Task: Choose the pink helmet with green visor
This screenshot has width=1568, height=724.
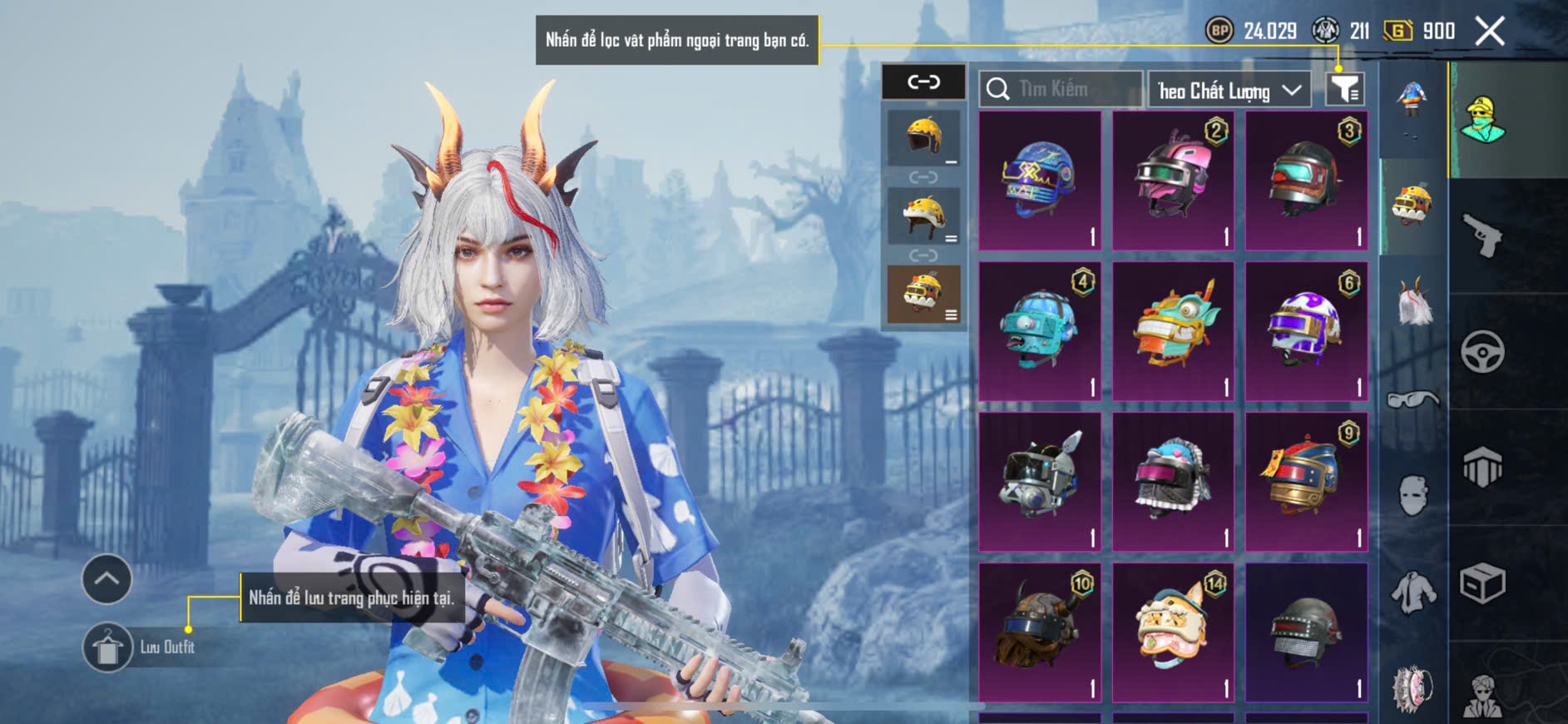Action: click(1173, 180)
